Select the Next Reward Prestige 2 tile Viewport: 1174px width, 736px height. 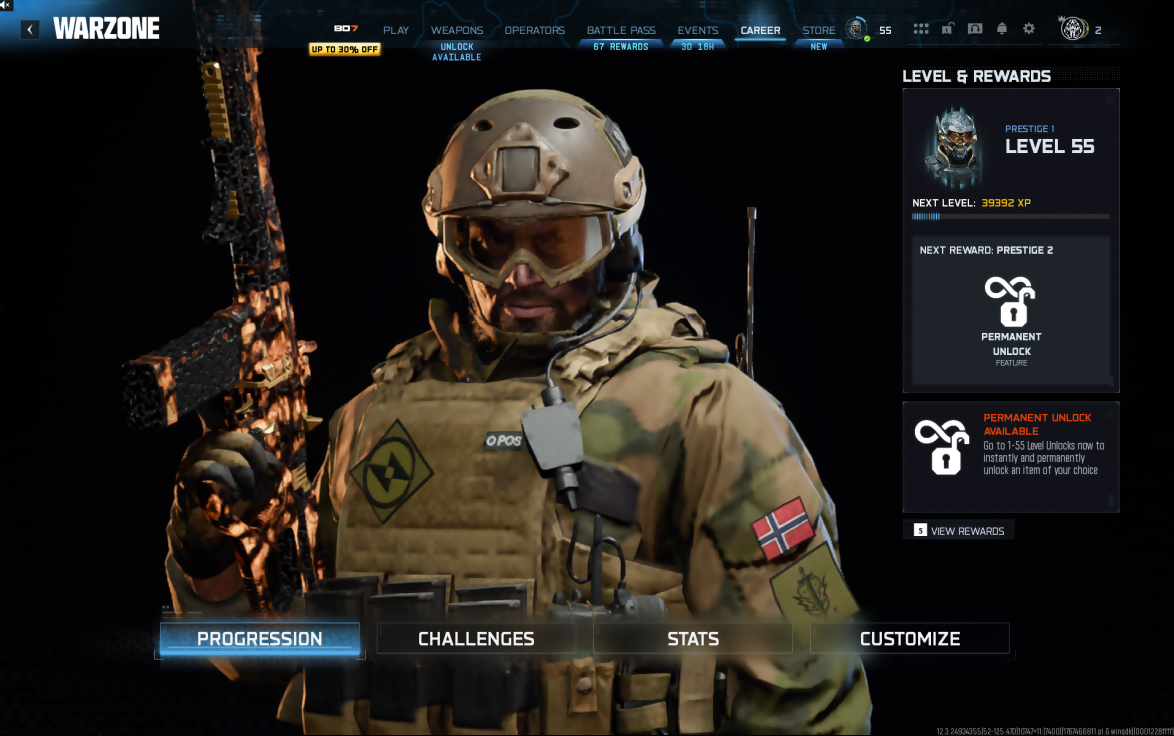point(1011,310)
